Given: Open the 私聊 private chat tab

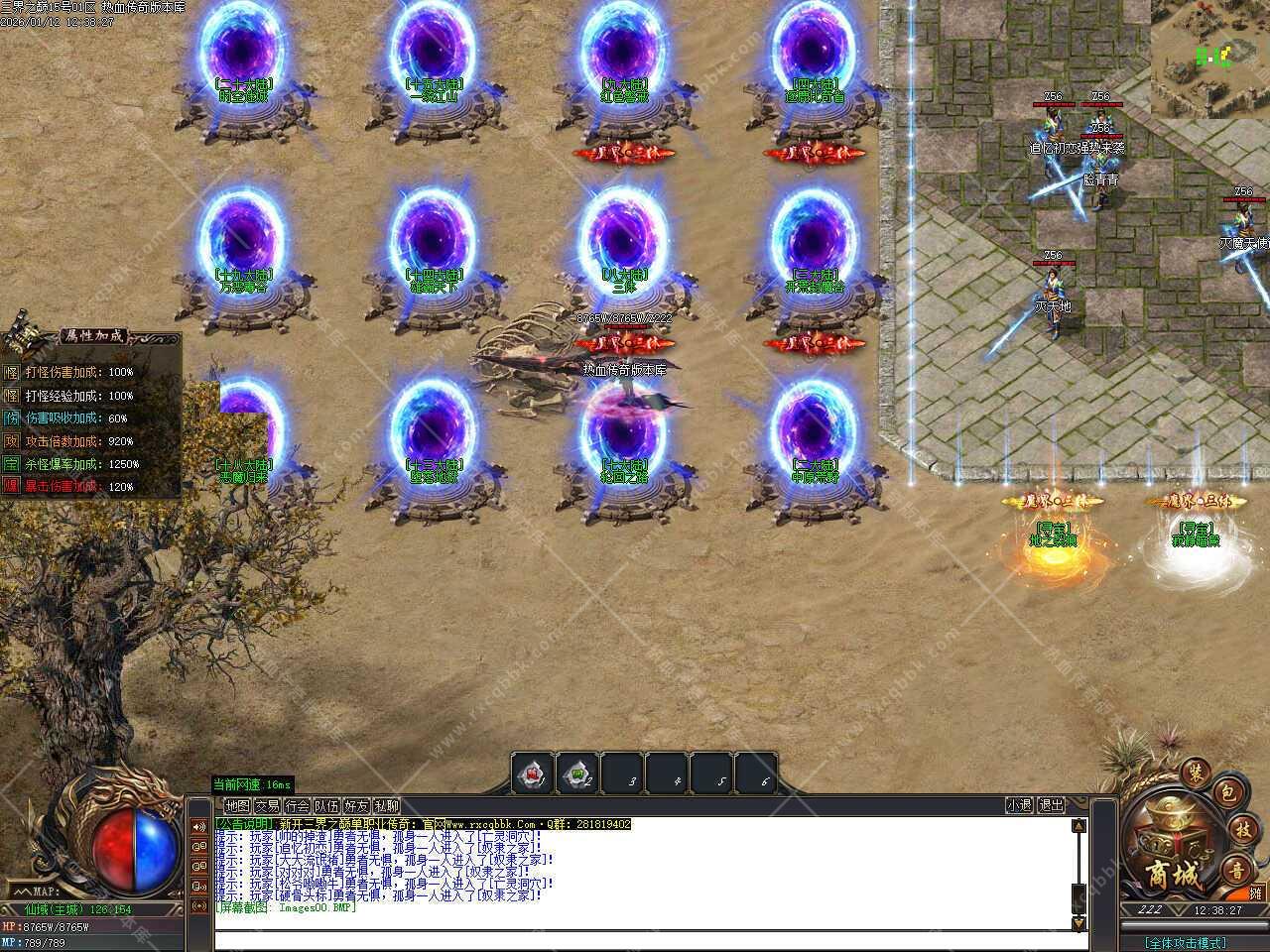Looking at the screenshot, I should 386,806.
